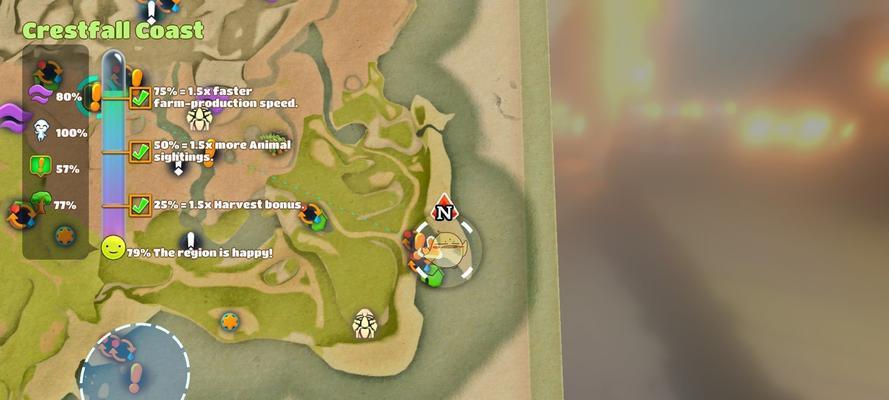
Task: Toggle the 50% Animal sightings checkbox
Action: click(140, 152)
